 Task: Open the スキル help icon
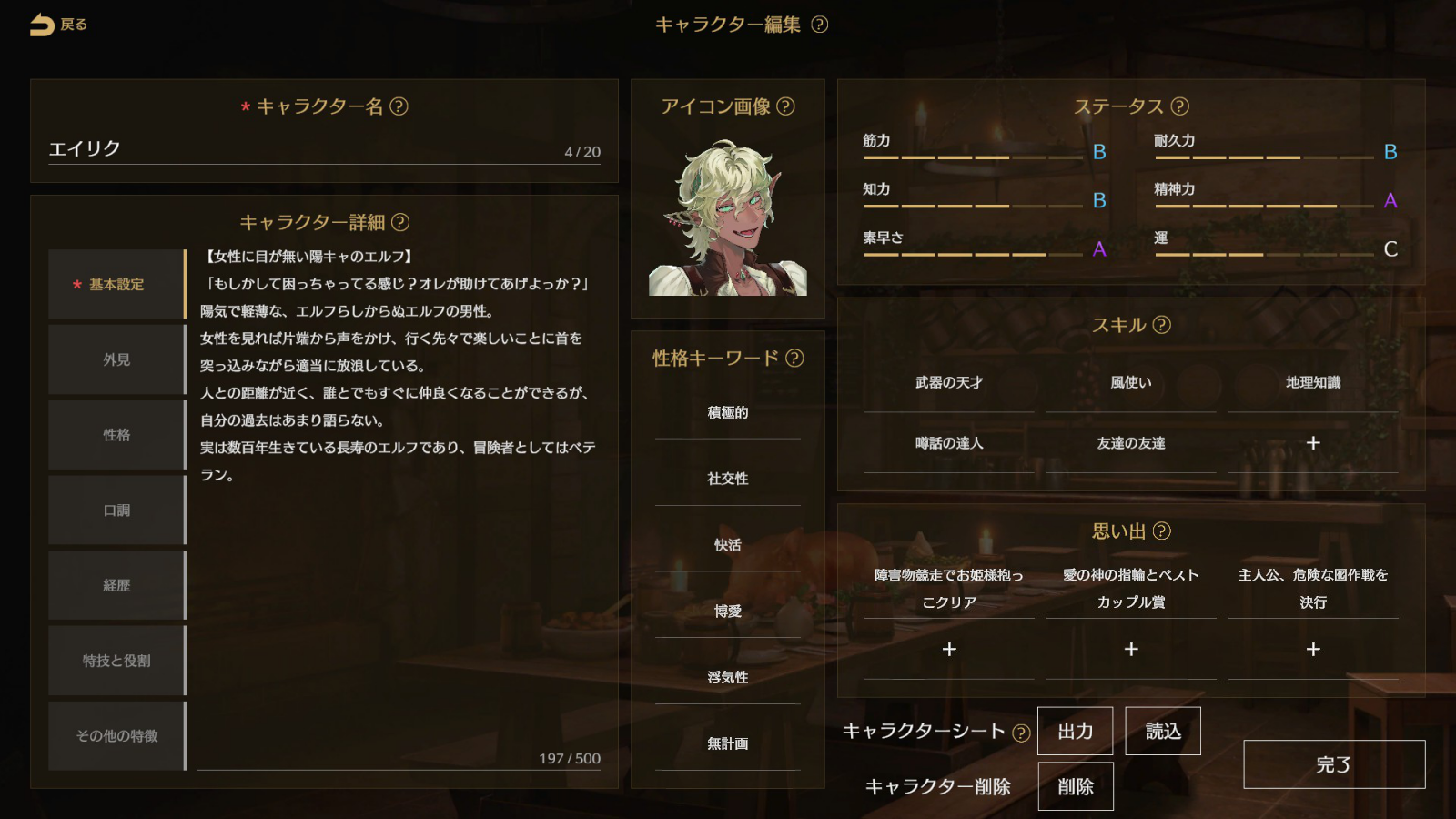[x=1160, y=324]
